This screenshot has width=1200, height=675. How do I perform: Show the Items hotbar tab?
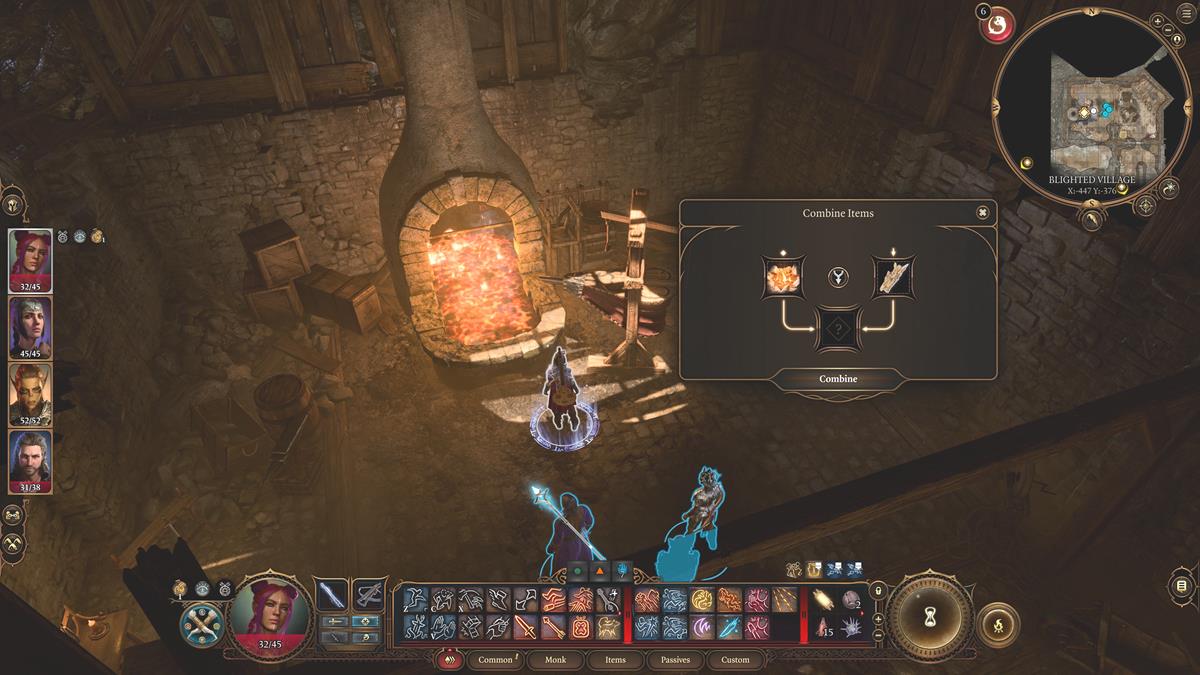(615, 660)
